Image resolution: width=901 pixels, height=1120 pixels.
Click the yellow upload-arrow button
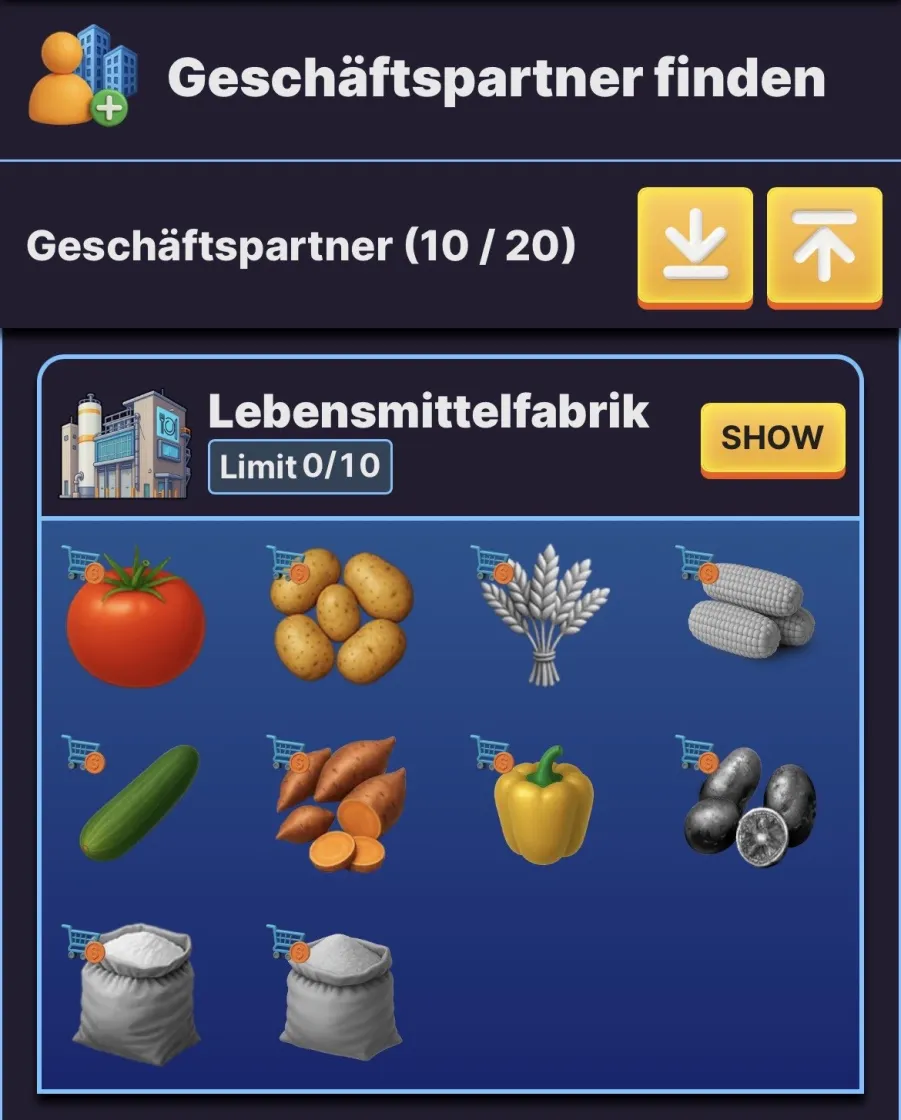(x=824, y=246)
